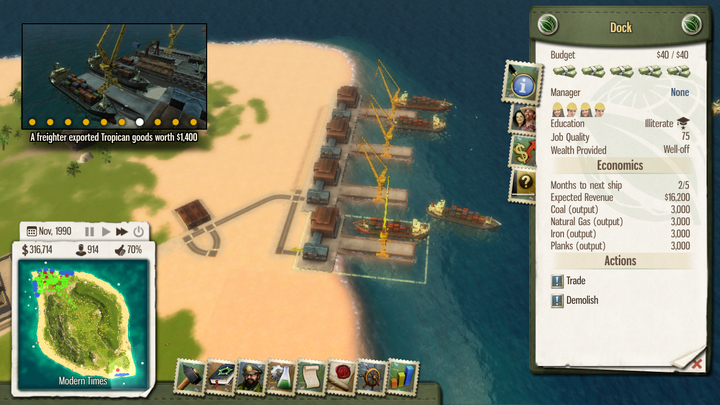Show the dollar sign economics tab

(x=522, y=151)
